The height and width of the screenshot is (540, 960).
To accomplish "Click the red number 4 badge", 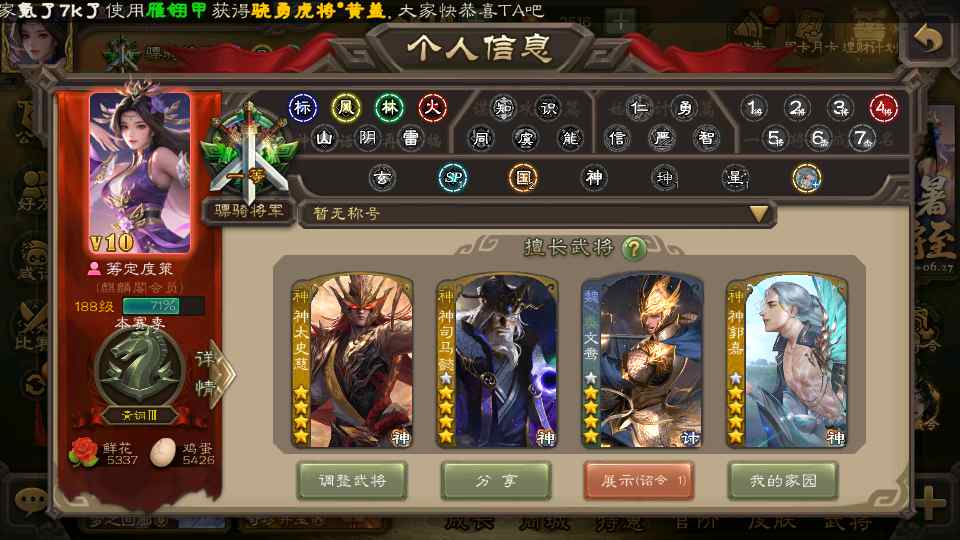I will [x=883, y=108].
